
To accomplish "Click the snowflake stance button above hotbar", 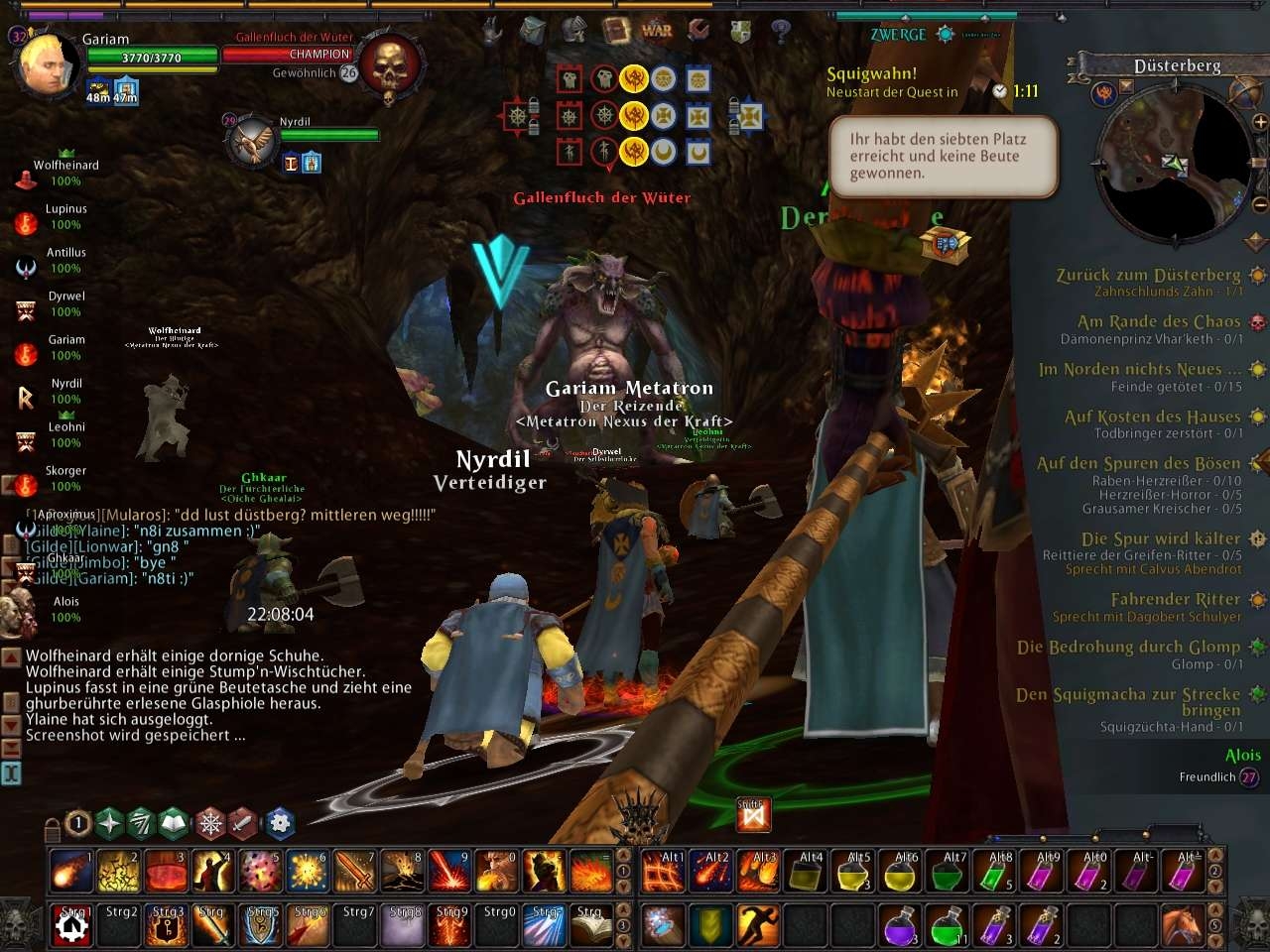I will (210, 822).
